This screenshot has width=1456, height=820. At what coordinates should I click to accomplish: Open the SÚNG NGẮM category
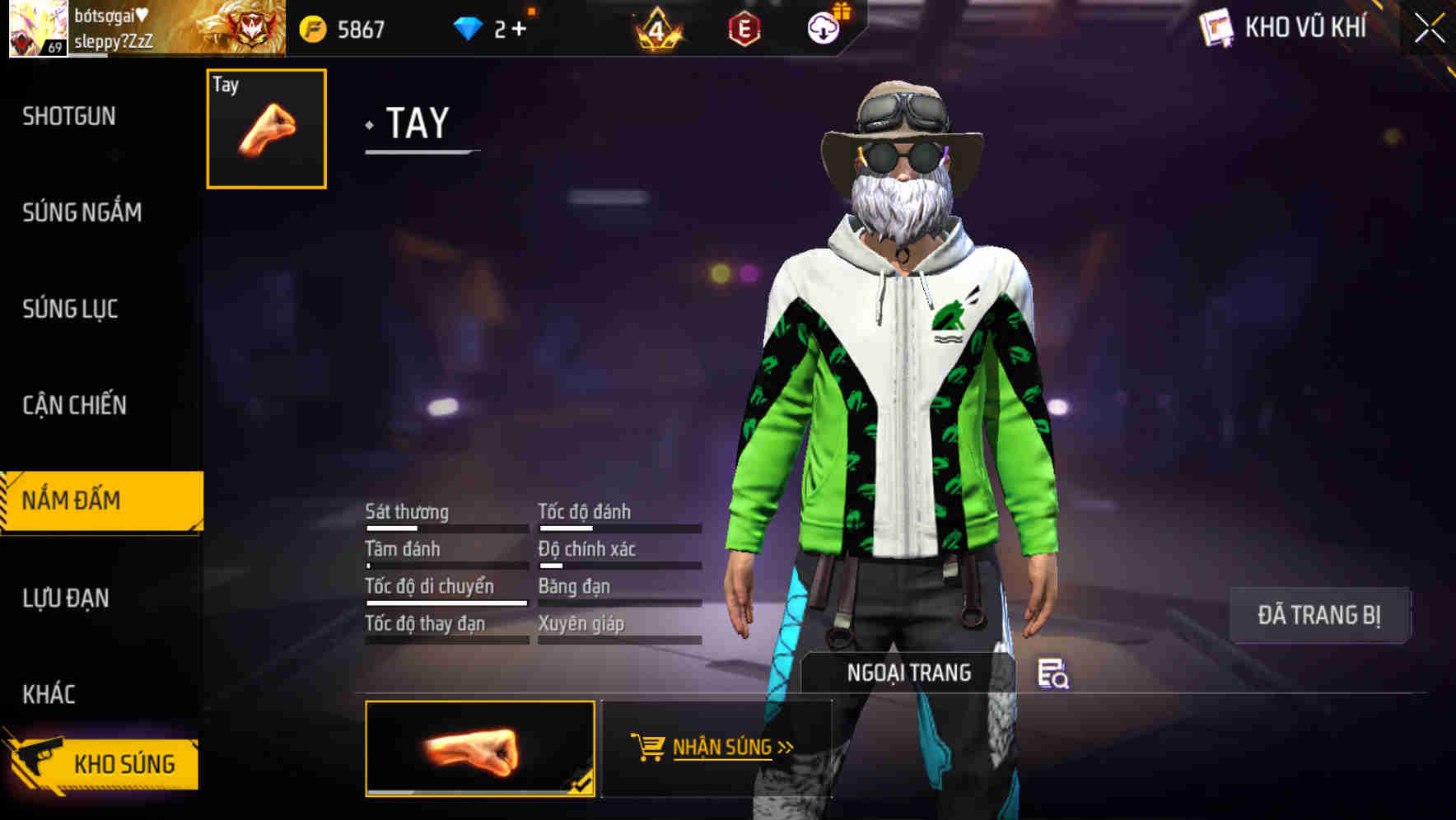82,212
